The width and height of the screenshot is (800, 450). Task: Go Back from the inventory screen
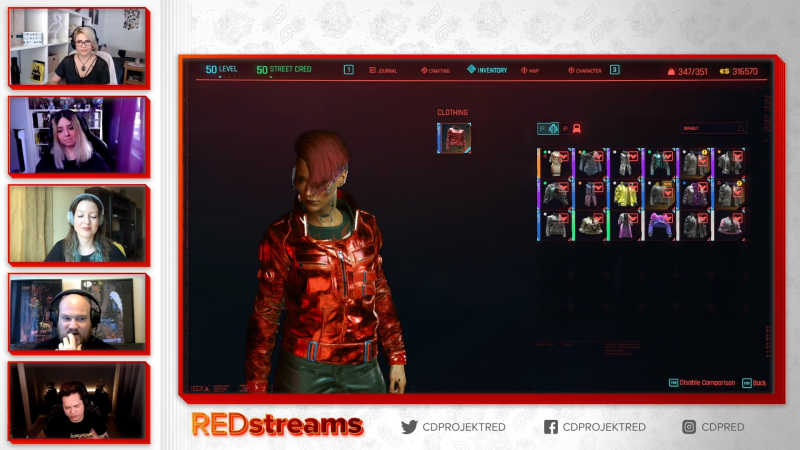(x=756, y=383)
